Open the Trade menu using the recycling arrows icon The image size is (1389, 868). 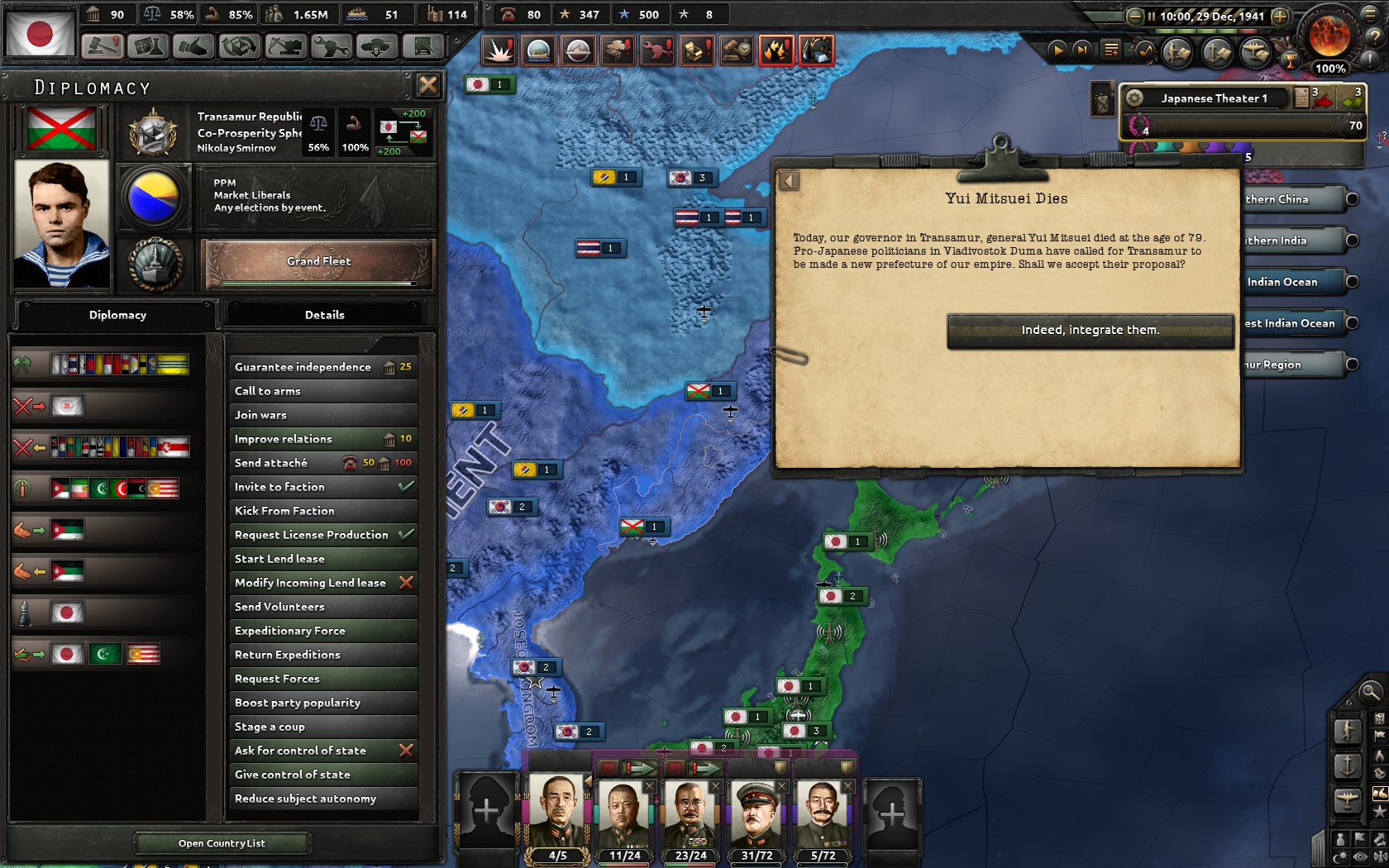[x=237, y=47]
